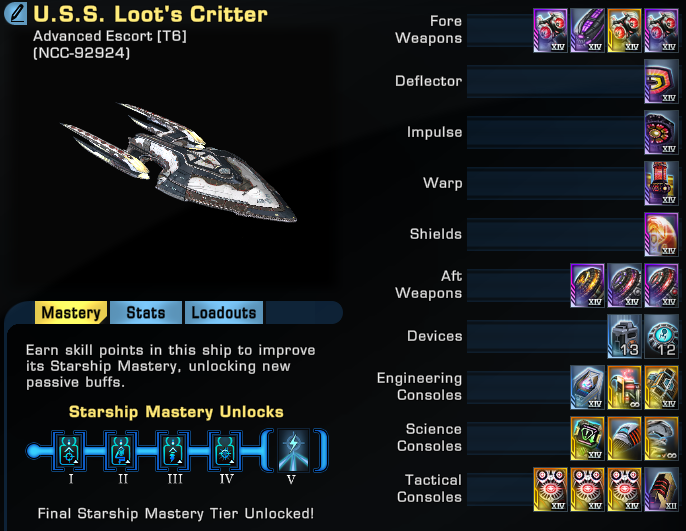Screen dimensions: 686x531
Task: View Starship Mastery tier IV unlock
Action: pyautogui.click(x=226, y=450)
